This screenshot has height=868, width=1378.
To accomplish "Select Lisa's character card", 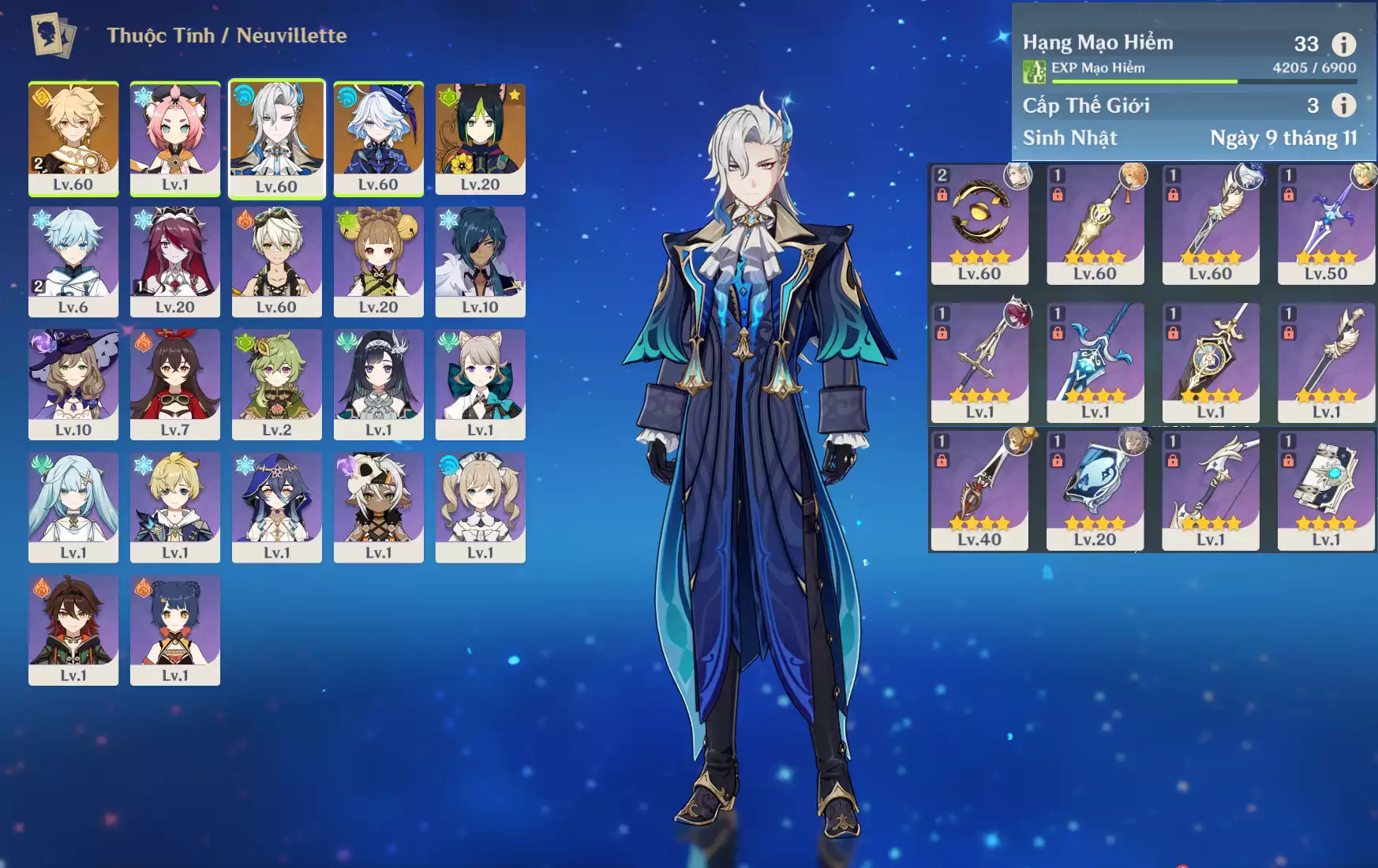I will [73, 384].
